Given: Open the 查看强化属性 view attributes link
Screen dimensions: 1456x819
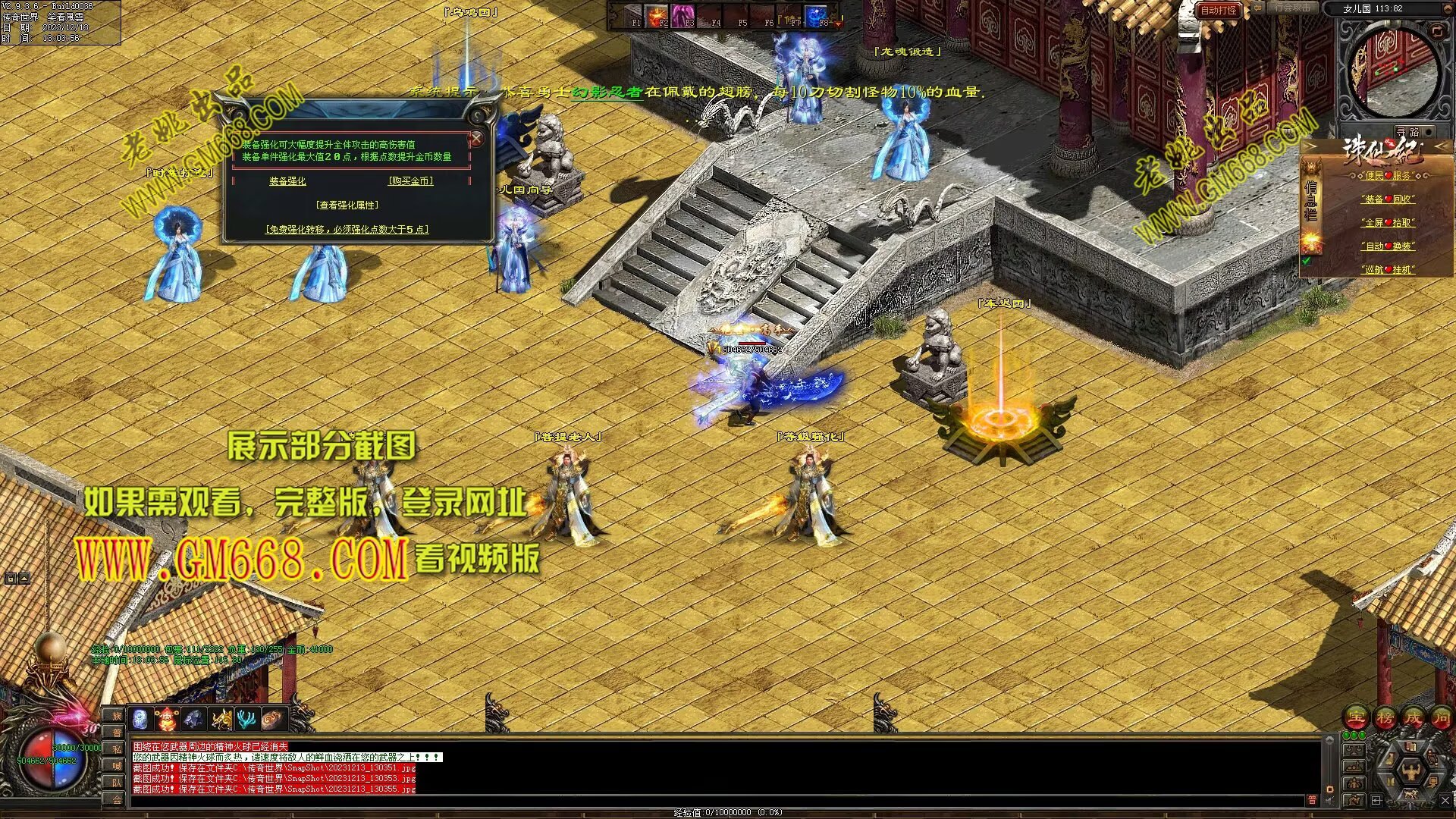Looking at the screenshot, I should 347,205.
